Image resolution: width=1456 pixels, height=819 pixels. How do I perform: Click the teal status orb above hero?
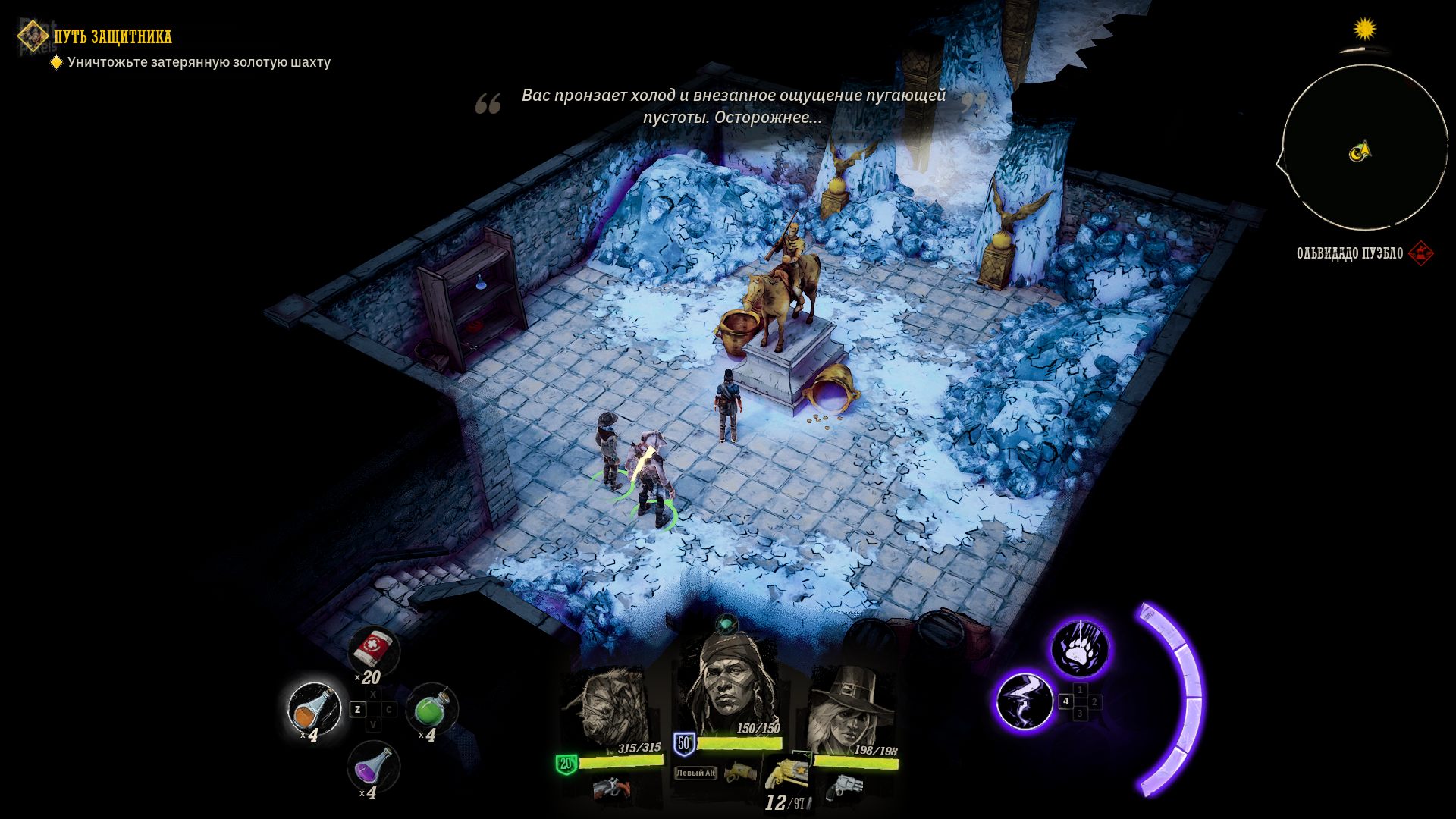pyautogui.click(x=726, y=625)
